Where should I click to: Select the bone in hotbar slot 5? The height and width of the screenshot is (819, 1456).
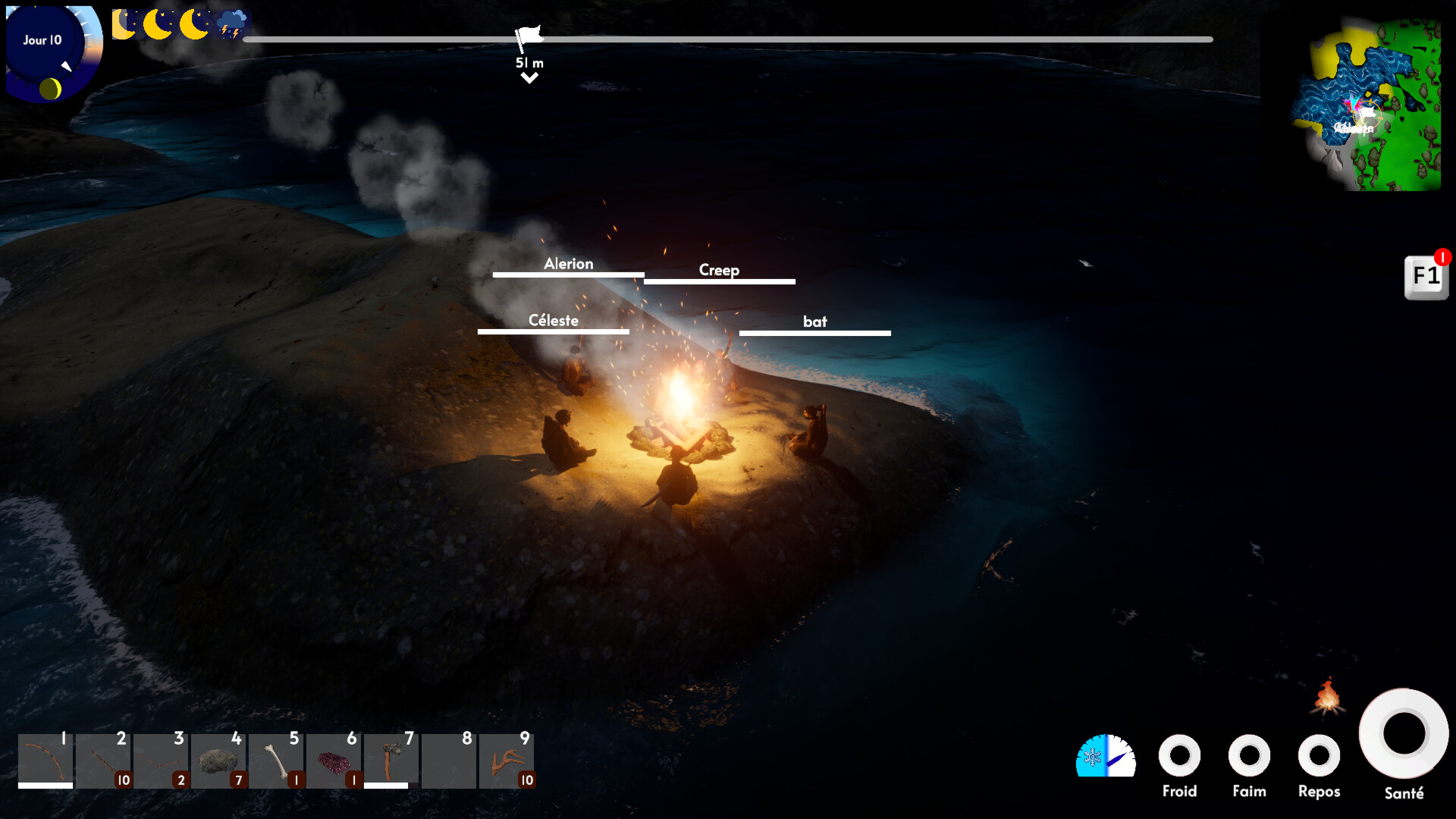tap(277, 761)
